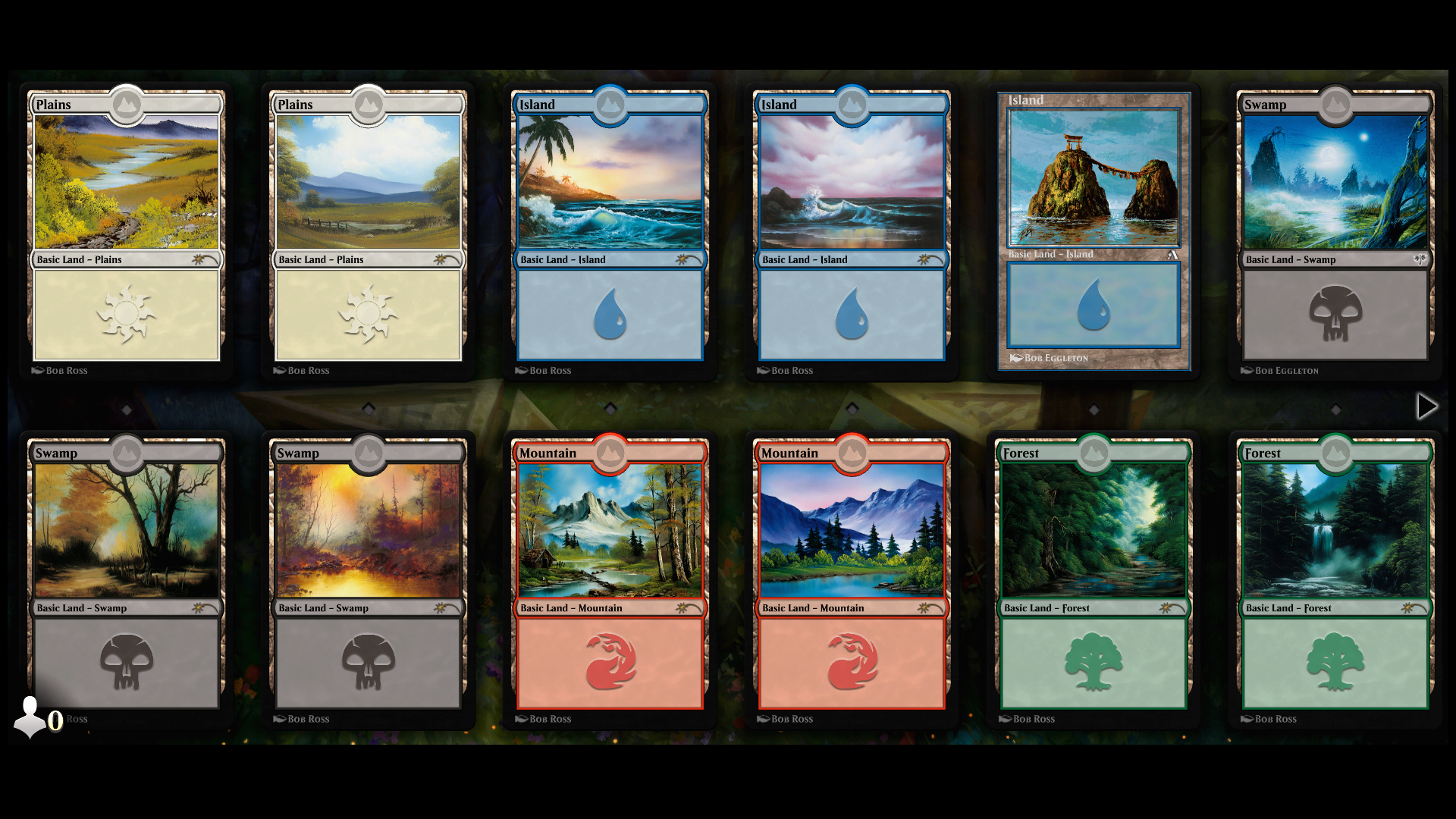Click the green tree mana symbol on the Forest card

point(1092,663)
